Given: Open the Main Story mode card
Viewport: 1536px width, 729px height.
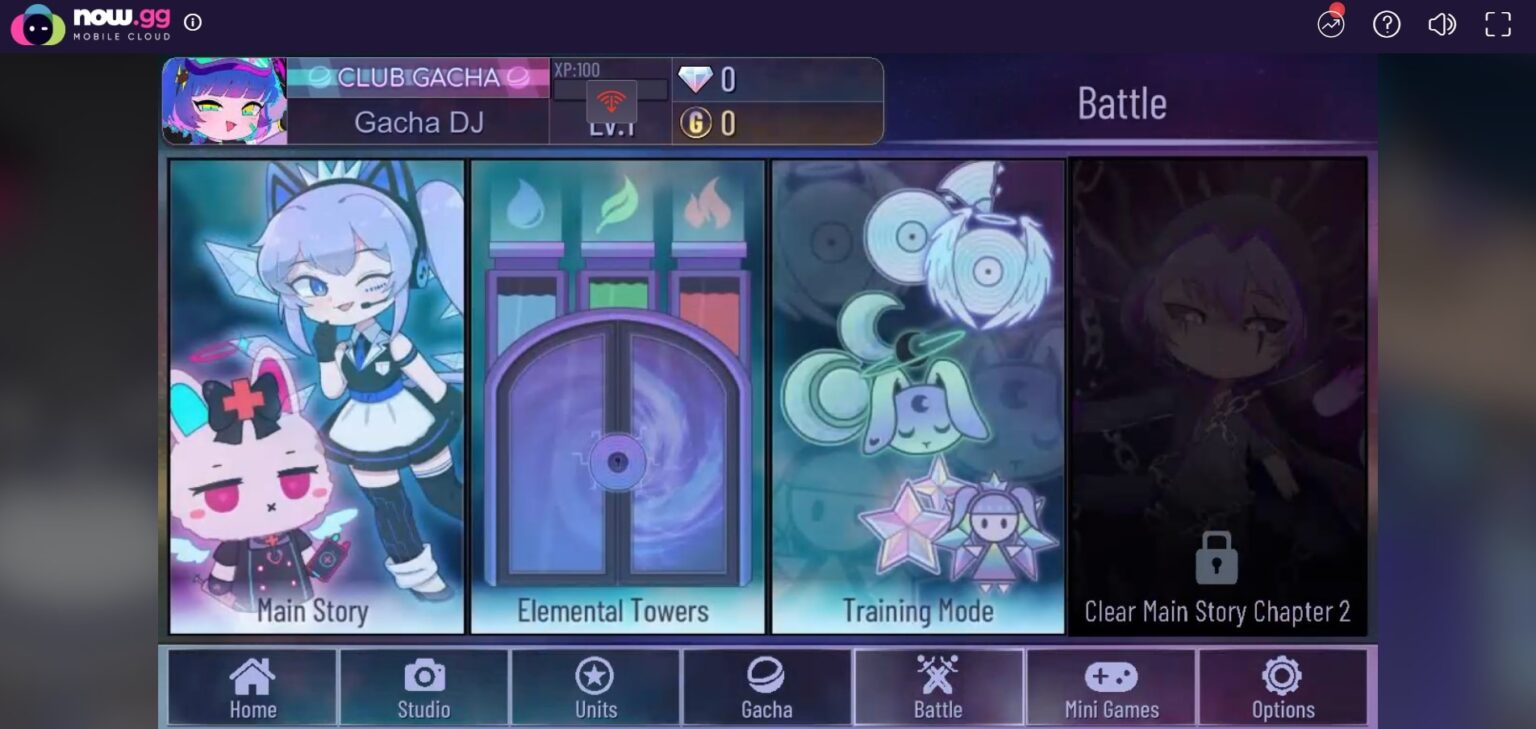Looking at the screenshot, I should click(x=316, y=395).
